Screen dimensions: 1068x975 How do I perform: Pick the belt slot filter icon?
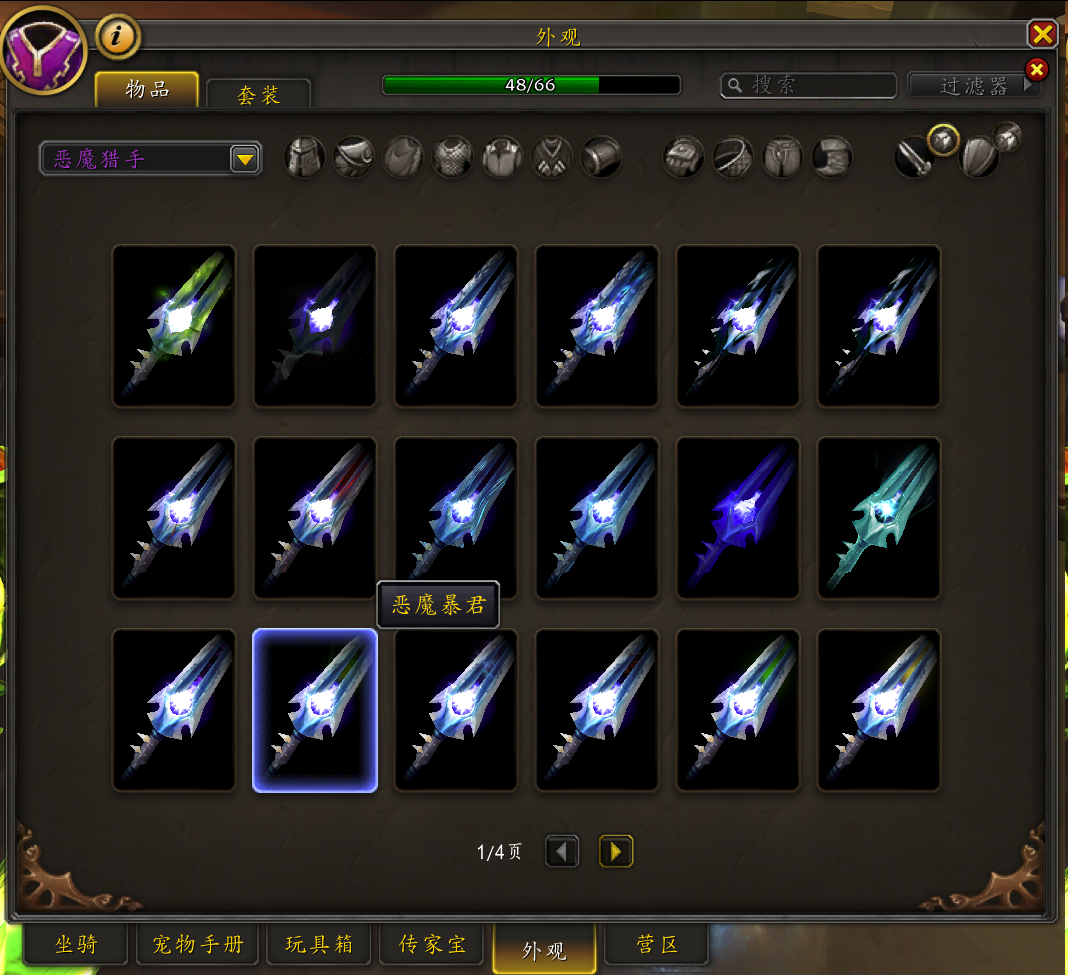point(733,157)
